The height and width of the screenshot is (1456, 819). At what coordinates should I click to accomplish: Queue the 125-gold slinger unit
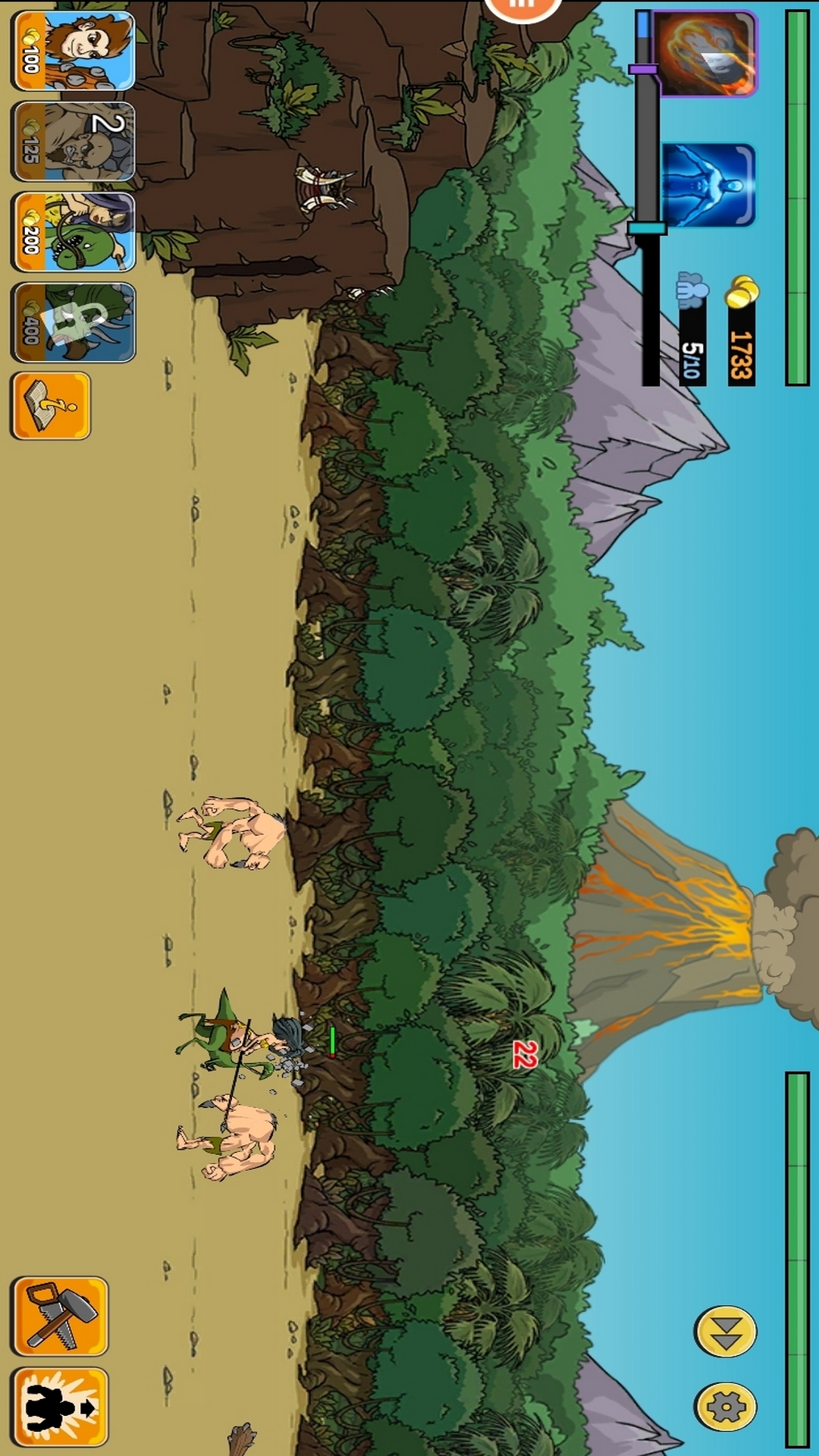73,142
